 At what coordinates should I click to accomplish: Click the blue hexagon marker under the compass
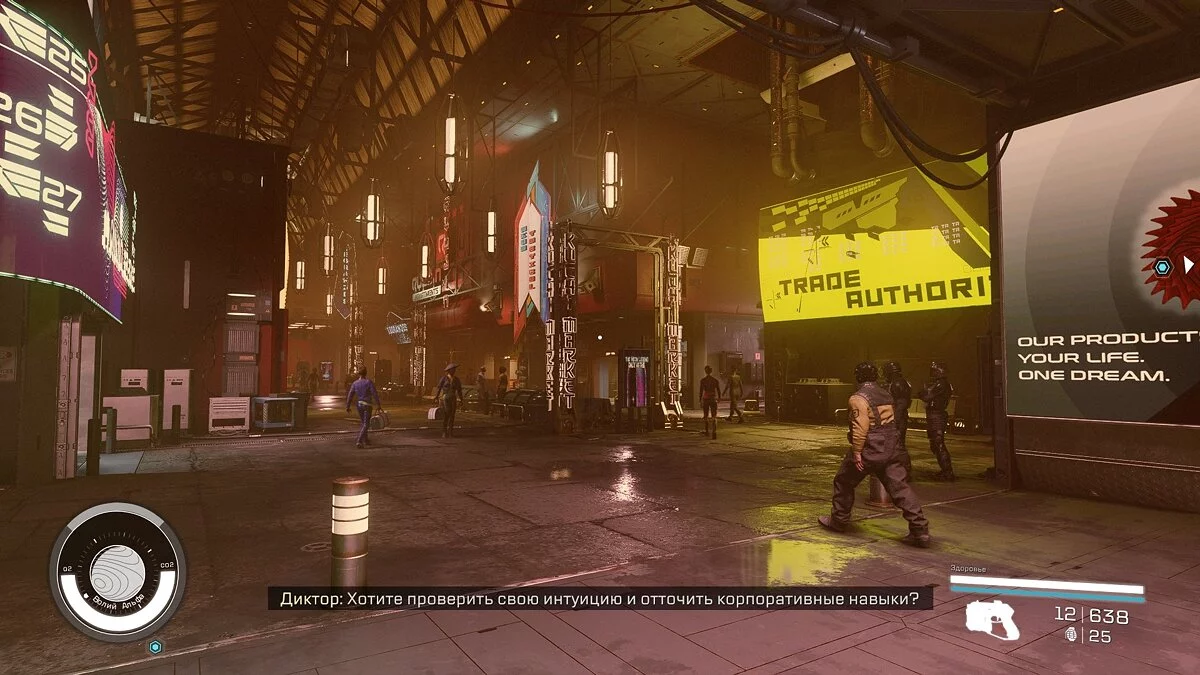tap(155, 647)
